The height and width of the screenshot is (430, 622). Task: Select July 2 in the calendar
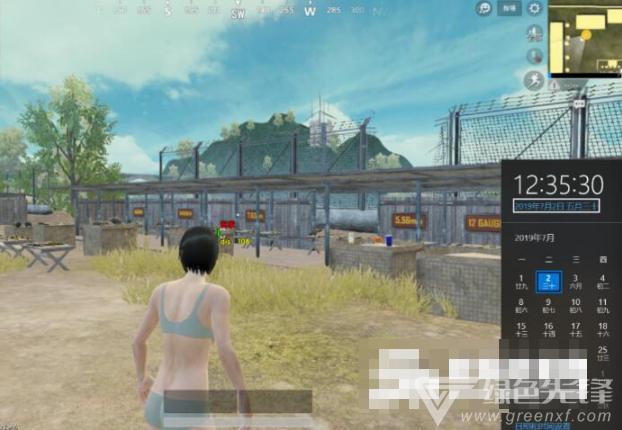[x=548, y=280]
